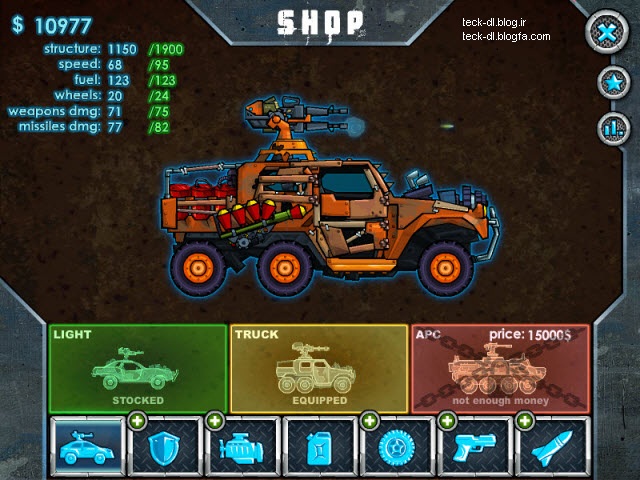This screenshot has width=640, height=480.
Task: Open the wheels upgrade tab
Action: click(x=396, y=446)
